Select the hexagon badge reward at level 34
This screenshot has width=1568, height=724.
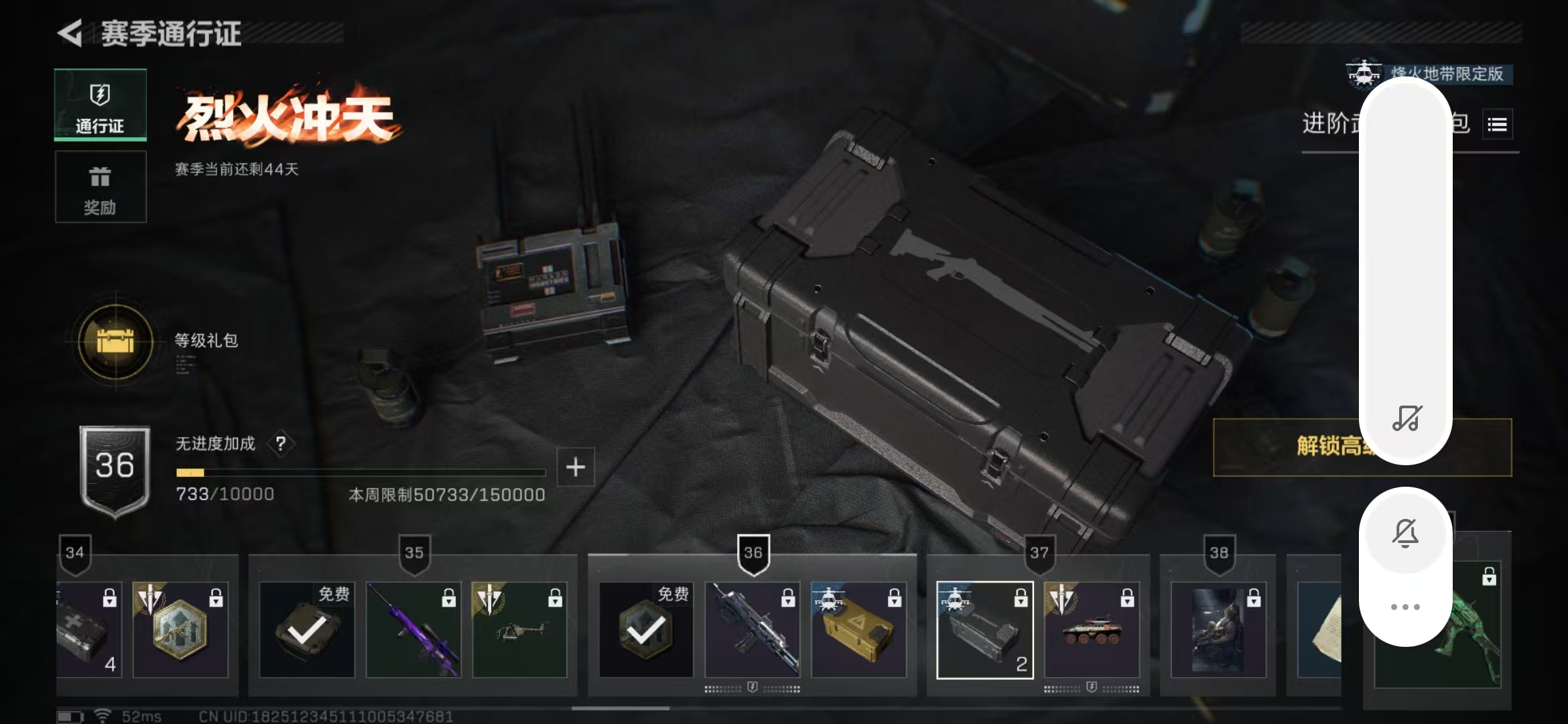tap(180, 629)
